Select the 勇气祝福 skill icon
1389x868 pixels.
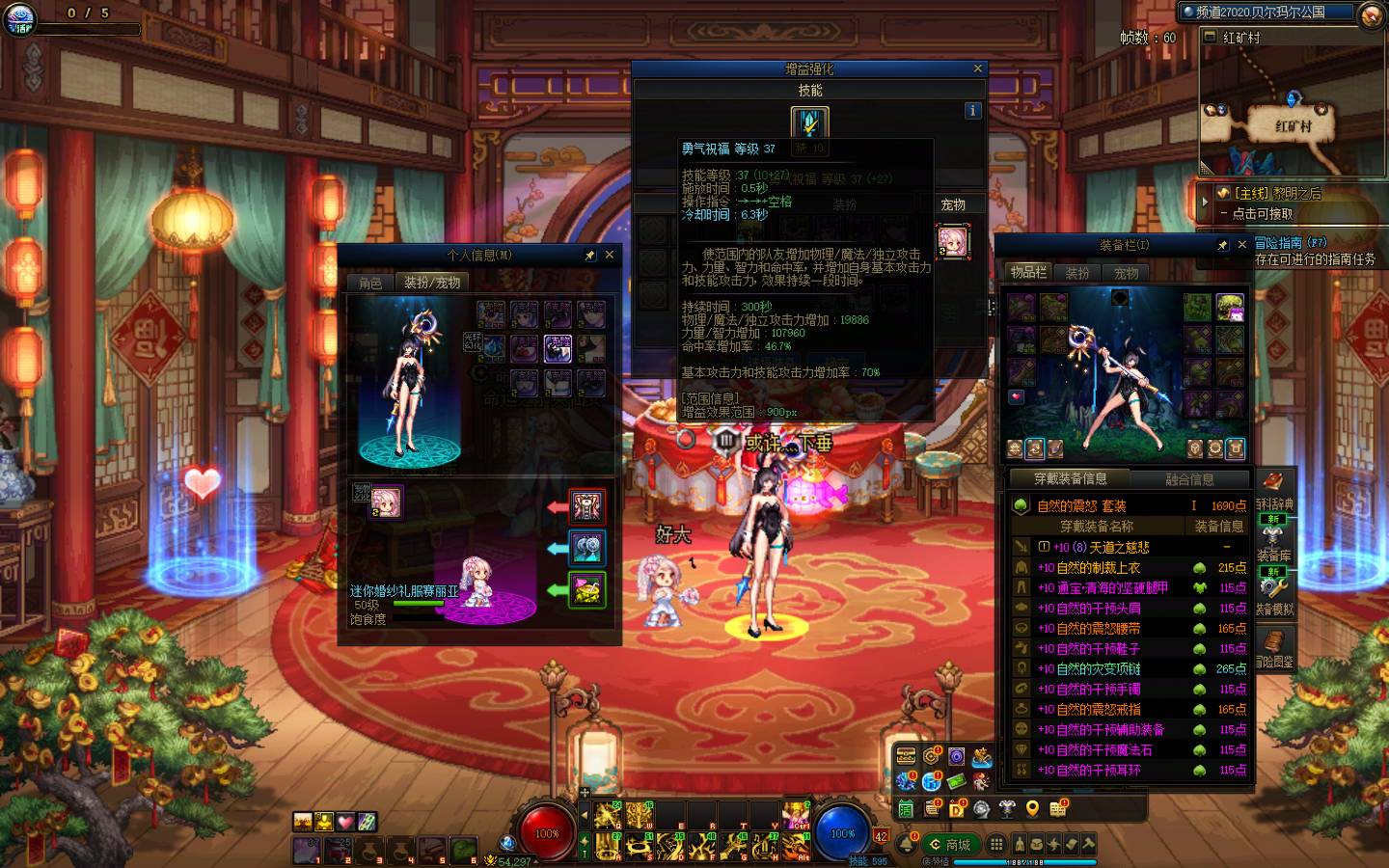tap(809, 123)
